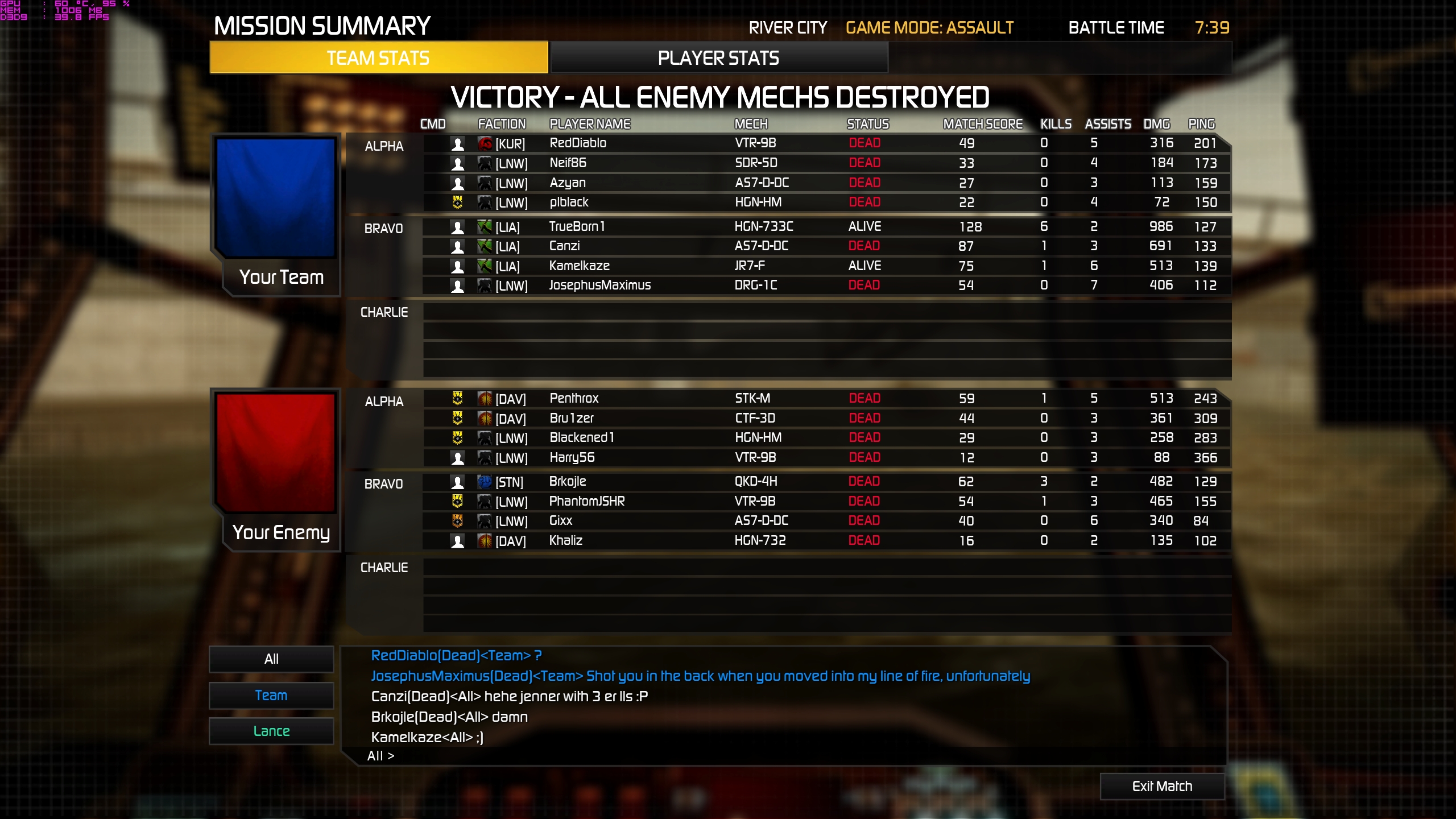Screen dimensions: 1456x819
Task: Click the Exit Match button
Action: click(1162, 786)
